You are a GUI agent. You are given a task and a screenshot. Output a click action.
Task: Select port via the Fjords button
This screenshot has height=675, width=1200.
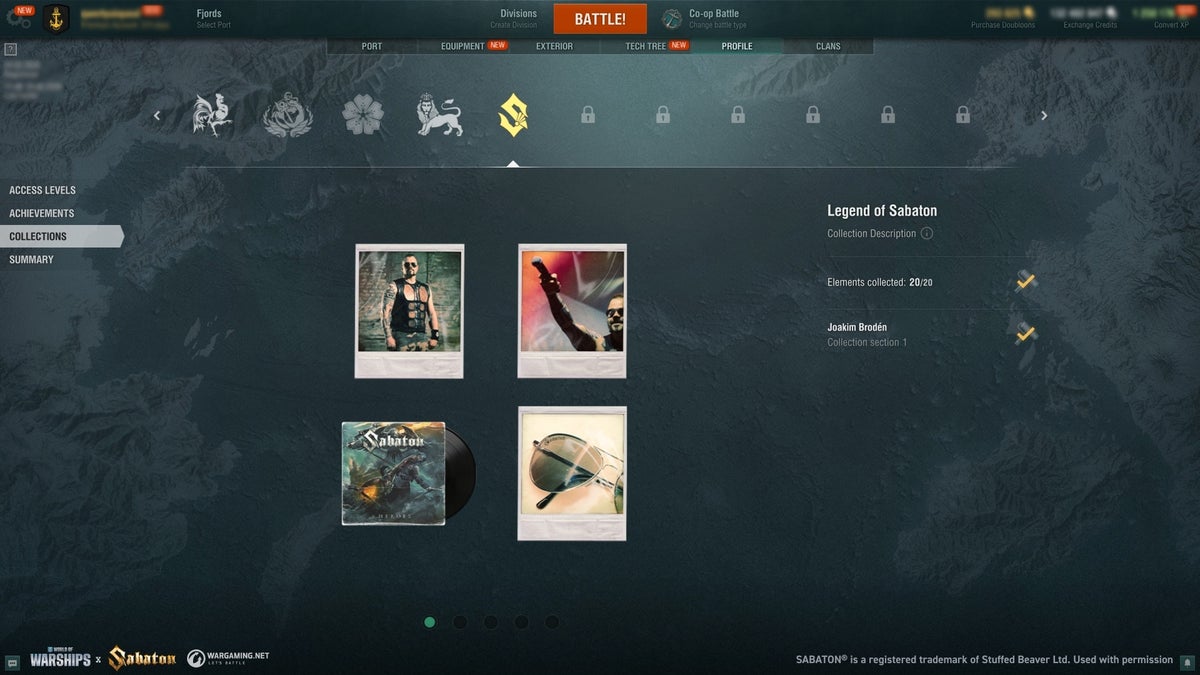[212, 18]
